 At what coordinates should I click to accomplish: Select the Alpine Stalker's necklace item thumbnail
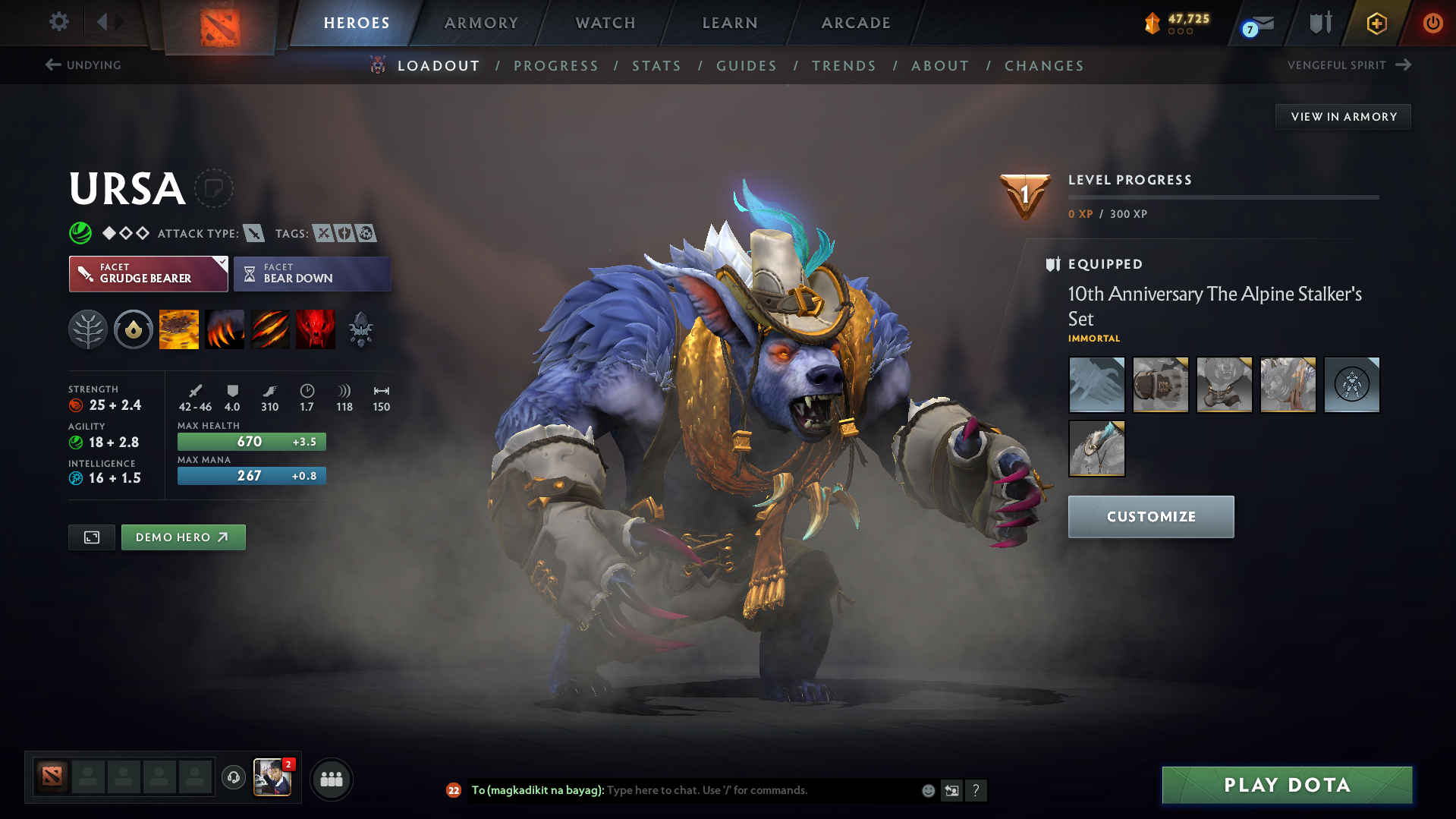1096,448
